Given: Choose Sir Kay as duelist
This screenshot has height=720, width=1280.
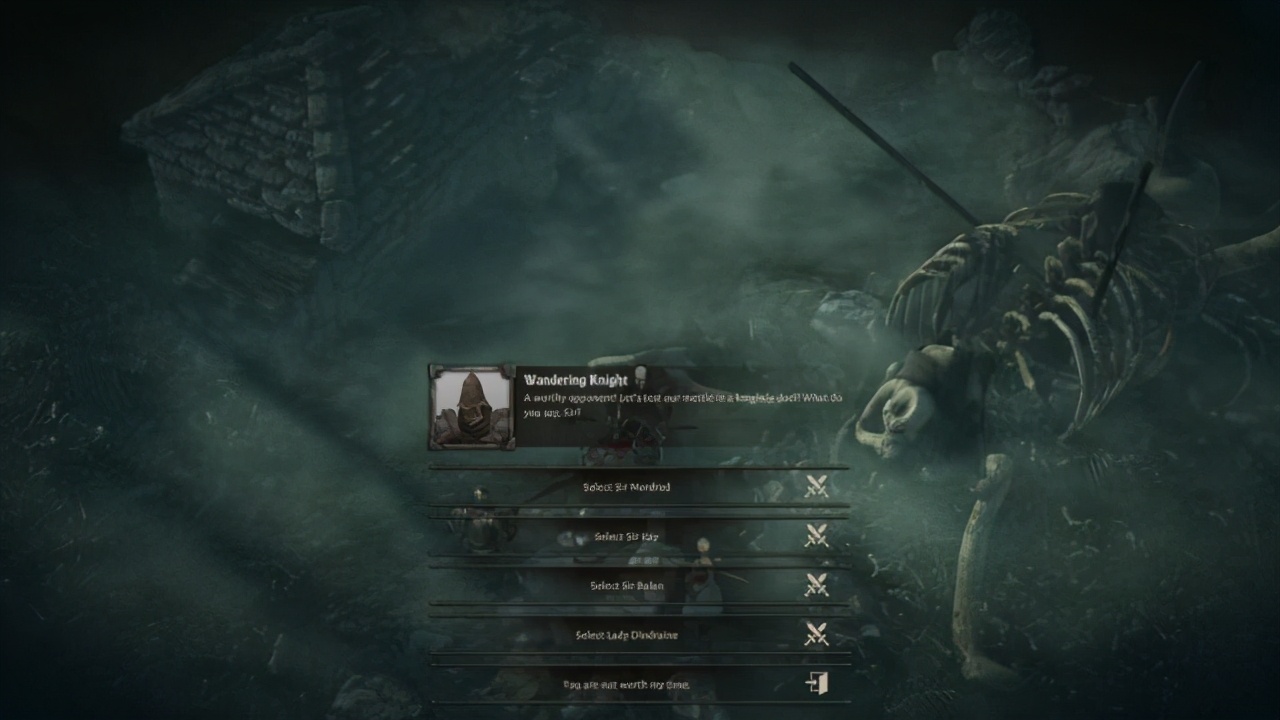Looking at the screenshot, I should [627, 536].
